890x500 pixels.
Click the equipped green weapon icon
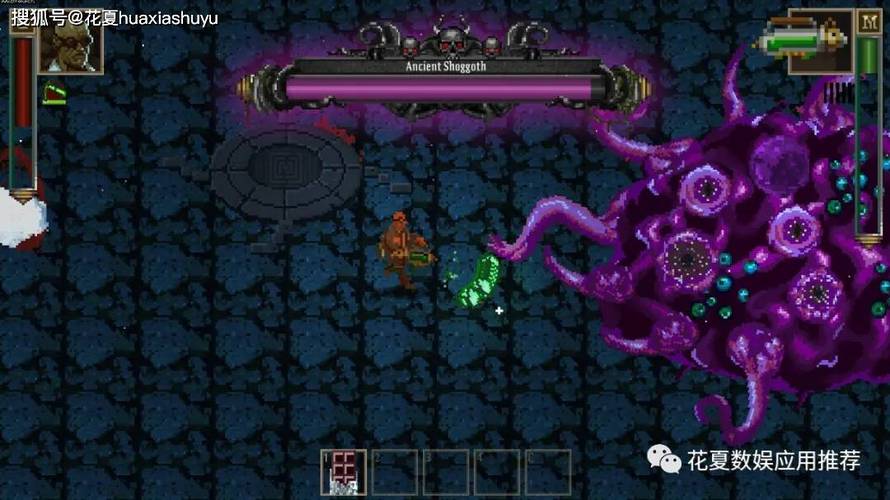click(804, 42)
